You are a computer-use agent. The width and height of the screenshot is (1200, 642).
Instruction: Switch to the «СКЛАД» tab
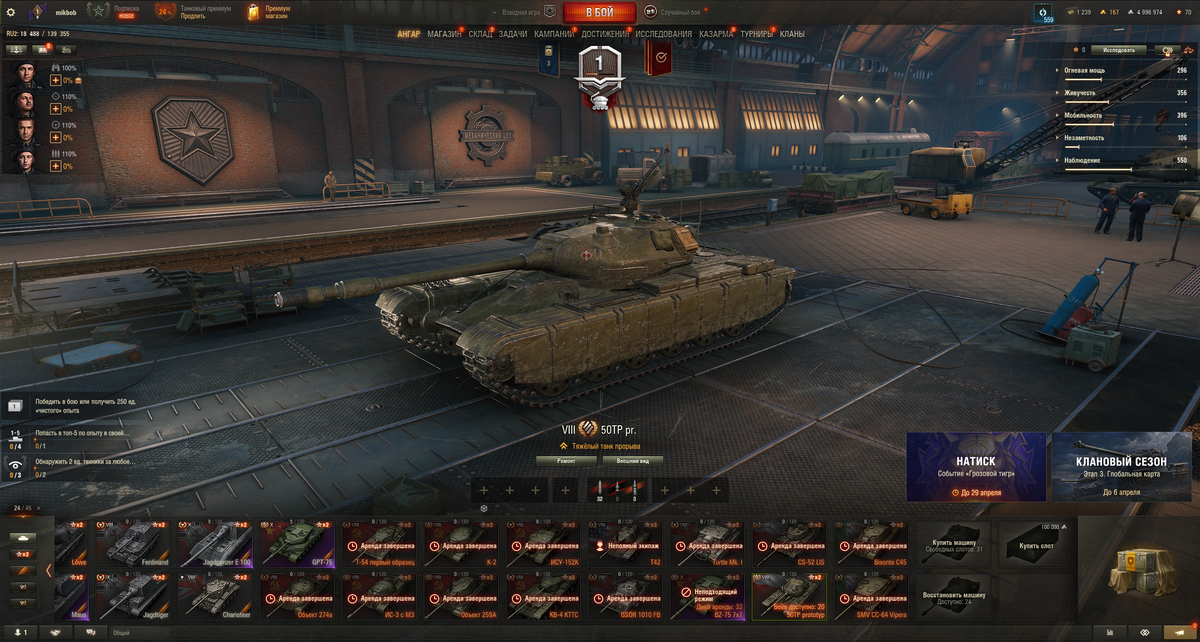coord(480,34)
